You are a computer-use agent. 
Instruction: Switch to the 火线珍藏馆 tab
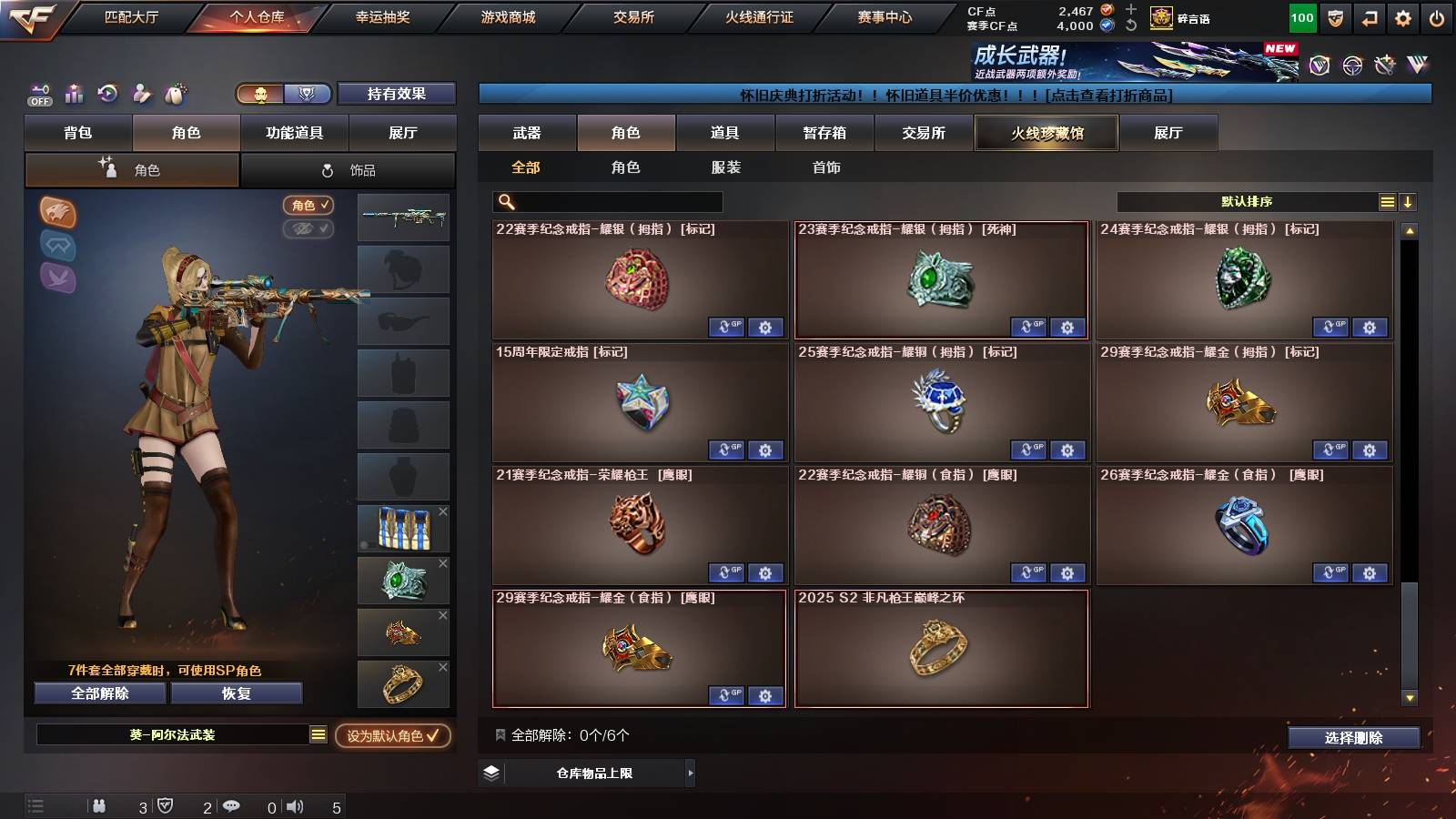click(1046, 133)
